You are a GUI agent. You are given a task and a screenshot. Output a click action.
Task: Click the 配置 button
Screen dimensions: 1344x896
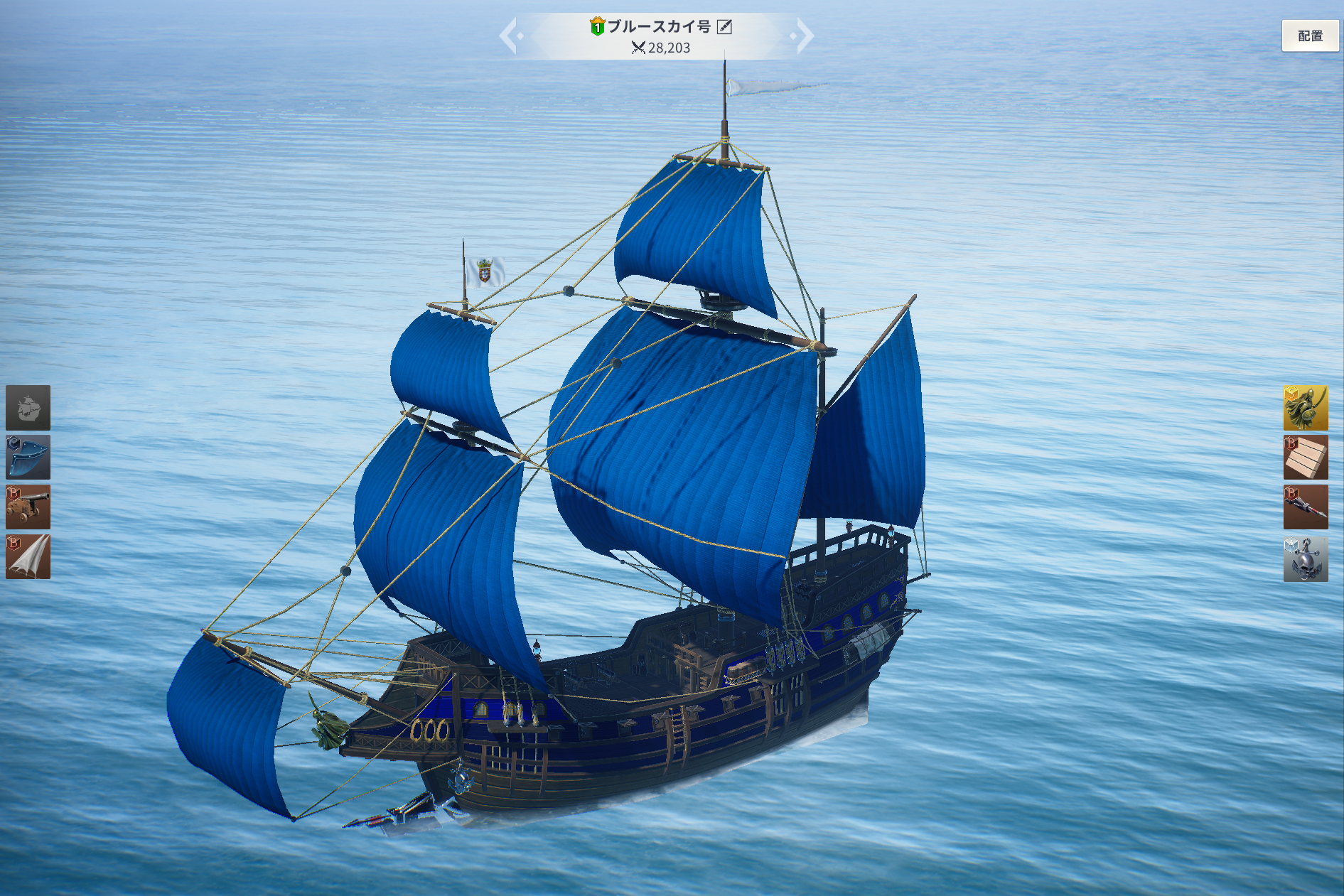tap(1309, 36)
